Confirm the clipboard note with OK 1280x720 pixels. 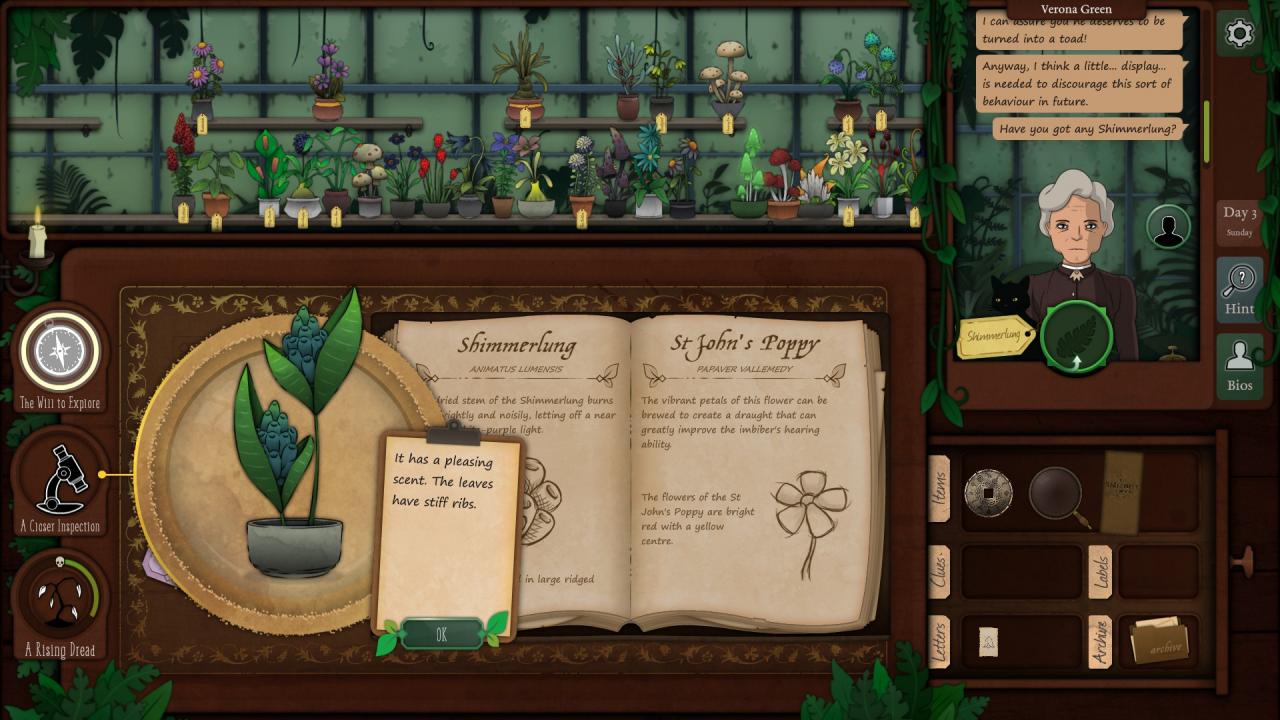tap(441, 635)
